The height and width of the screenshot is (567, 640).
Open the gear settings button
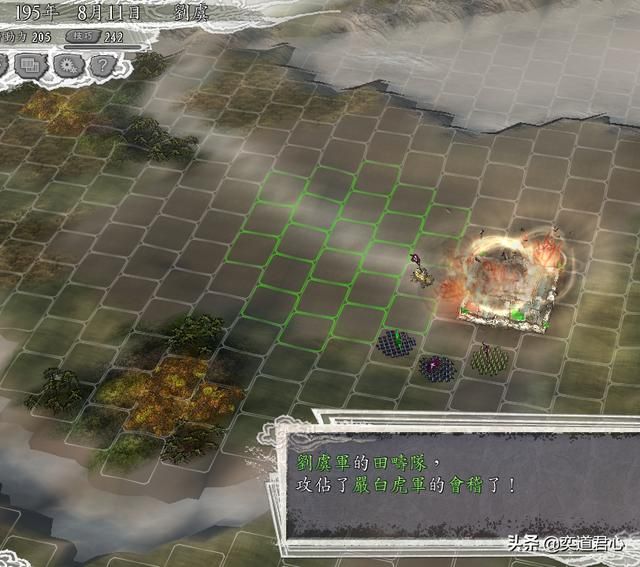[x=67, y=66]
